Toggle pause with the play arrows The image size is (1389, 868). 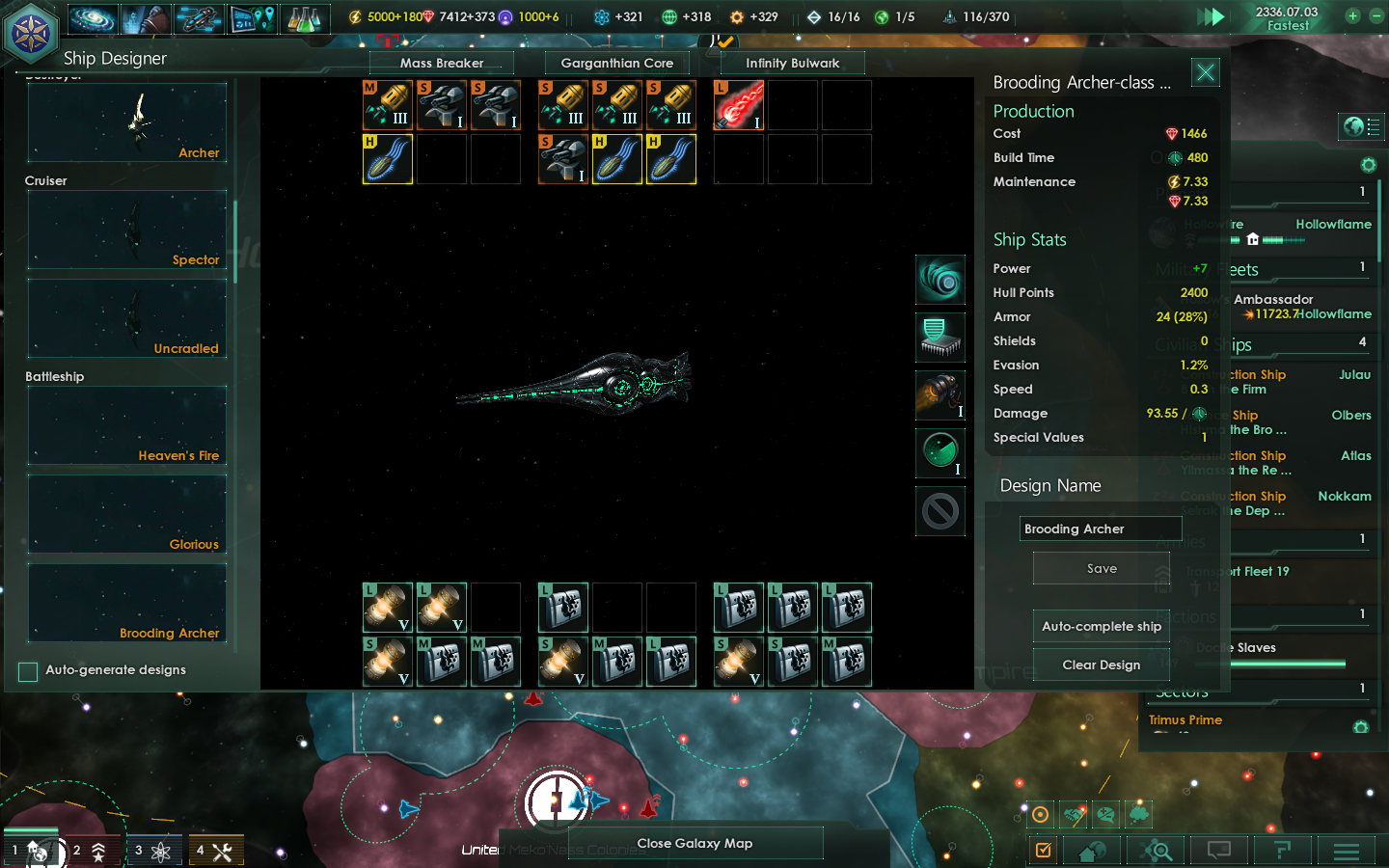[x=1211, y=16]
